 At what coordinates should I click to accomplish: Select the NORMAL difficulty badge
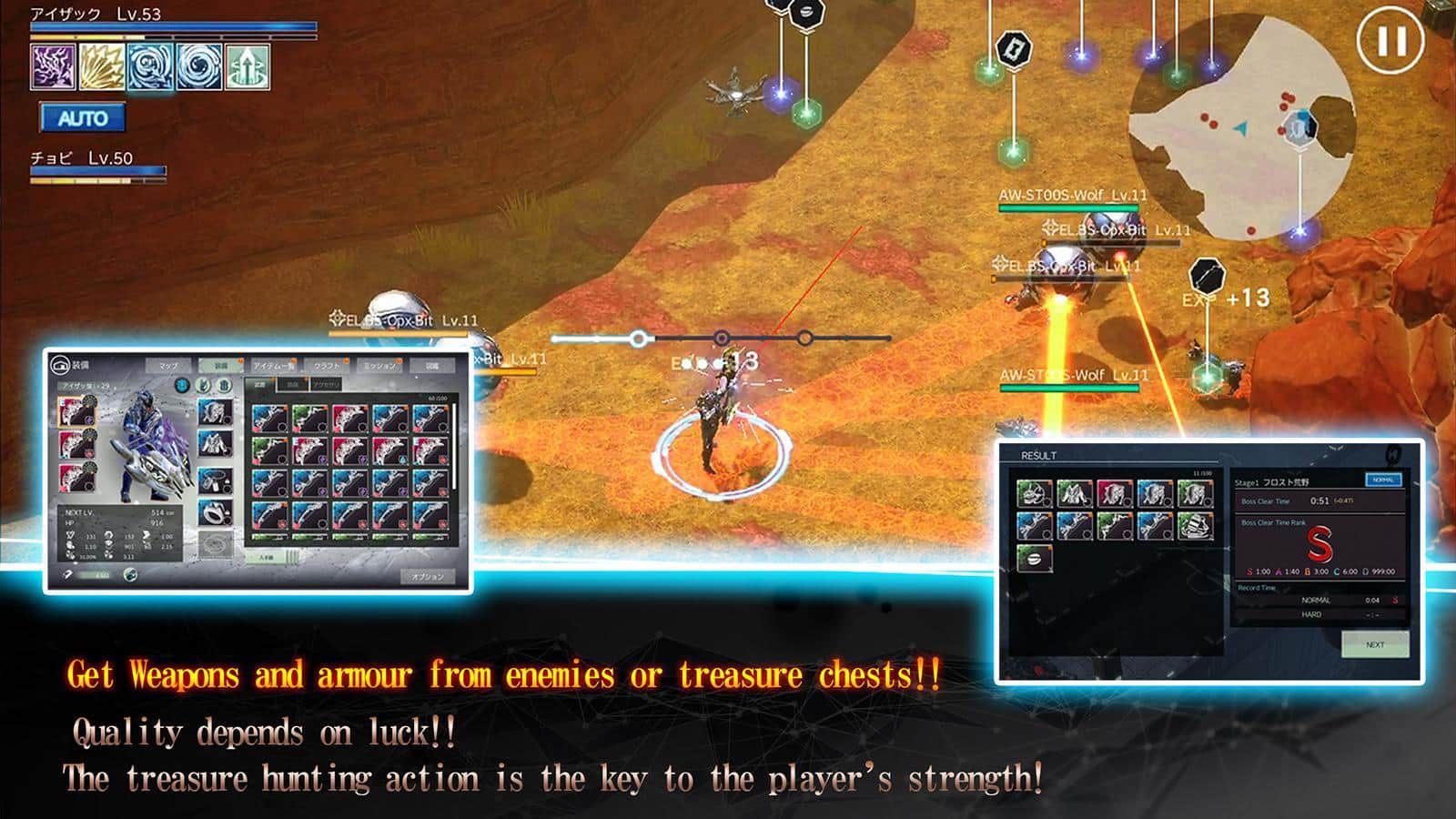coord(1382,480)
